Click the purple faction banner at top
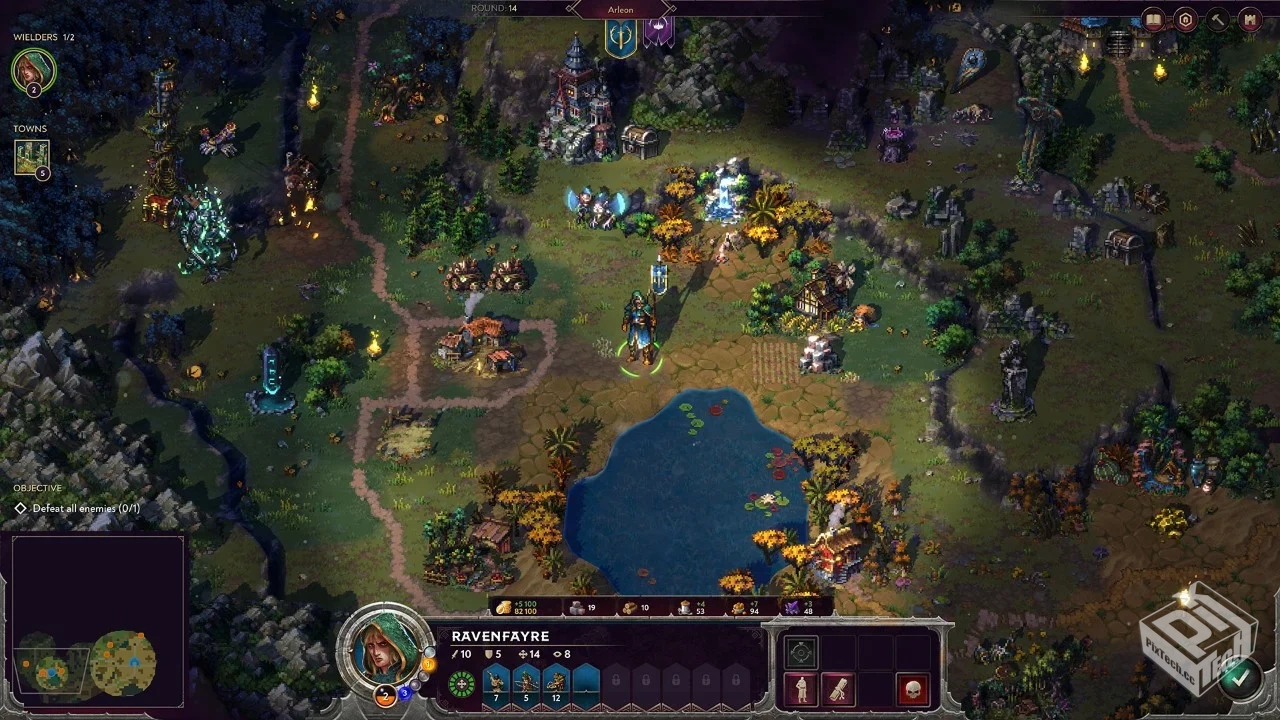The height and width of the screenshot is (720, 1280). pos(657,30)
